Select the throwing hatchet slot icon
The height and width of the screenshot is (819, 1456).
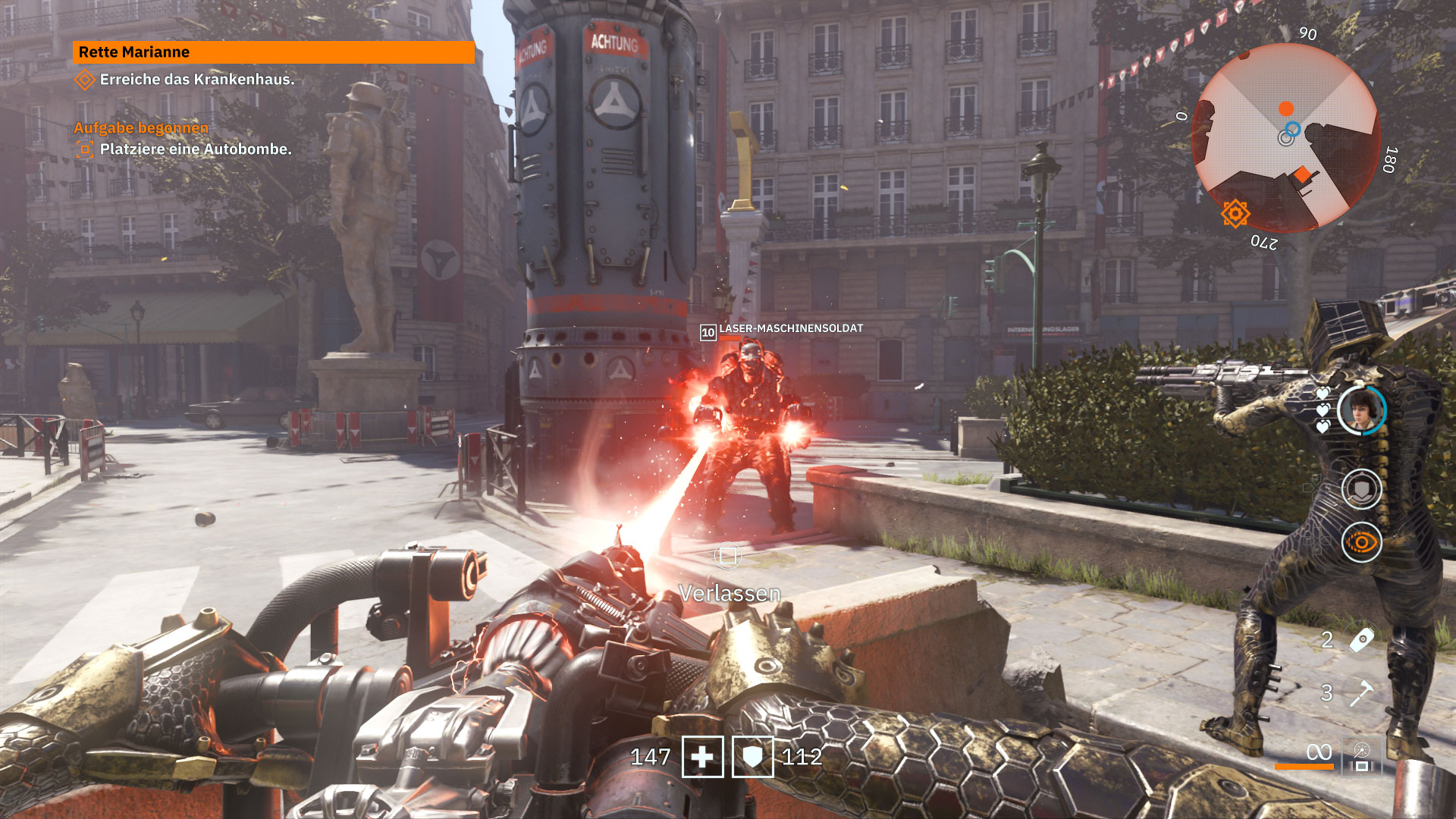pos(1362,692)
